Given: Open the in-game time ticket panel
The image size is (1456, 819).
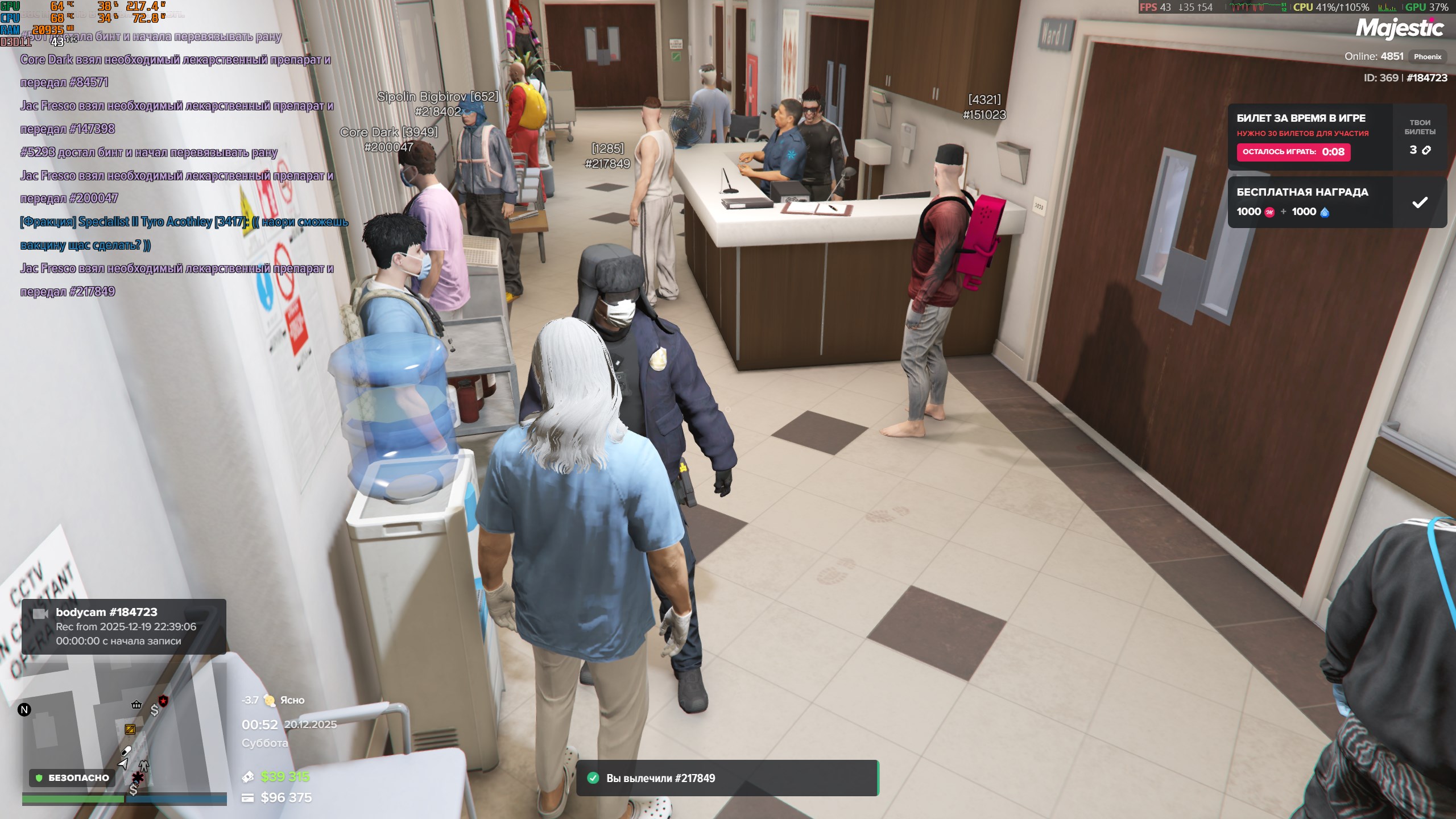Looking at the screenshot, I should coord(1309,136).
